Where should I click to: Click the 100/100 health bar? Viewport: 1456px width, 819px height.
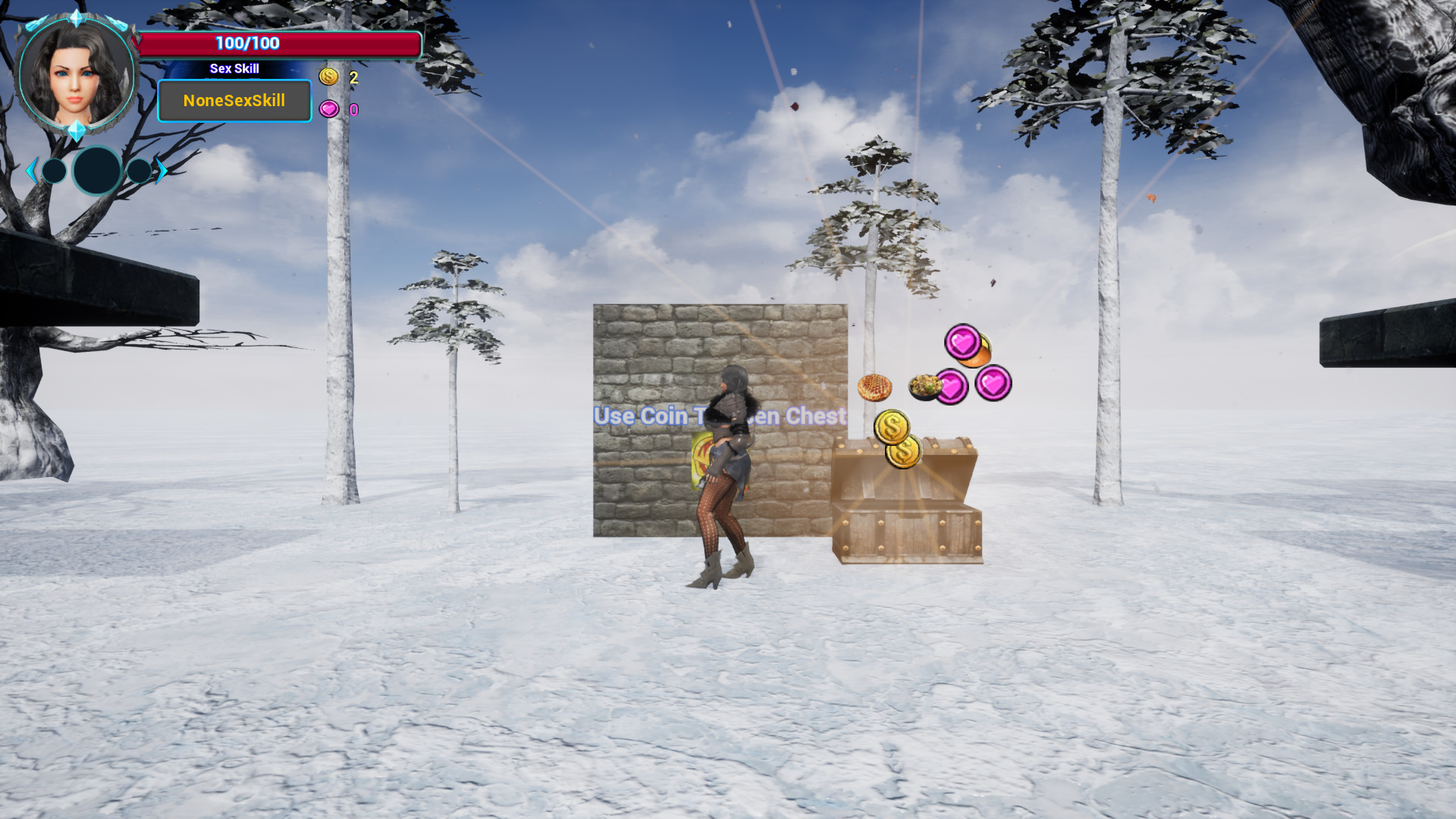point(246,43)
